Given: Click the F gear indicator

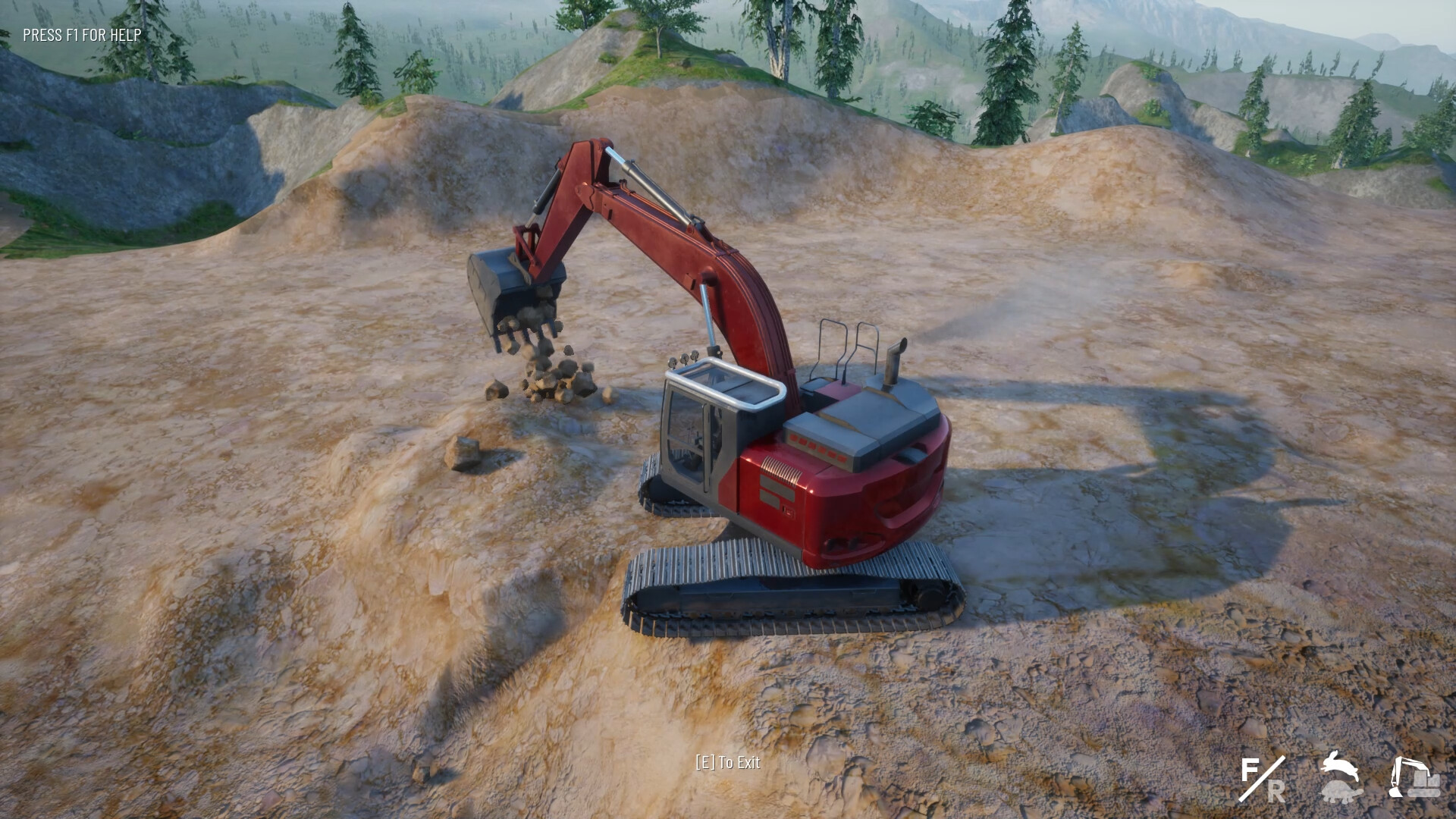Looking at the screenshot, I should point(1249,768).
